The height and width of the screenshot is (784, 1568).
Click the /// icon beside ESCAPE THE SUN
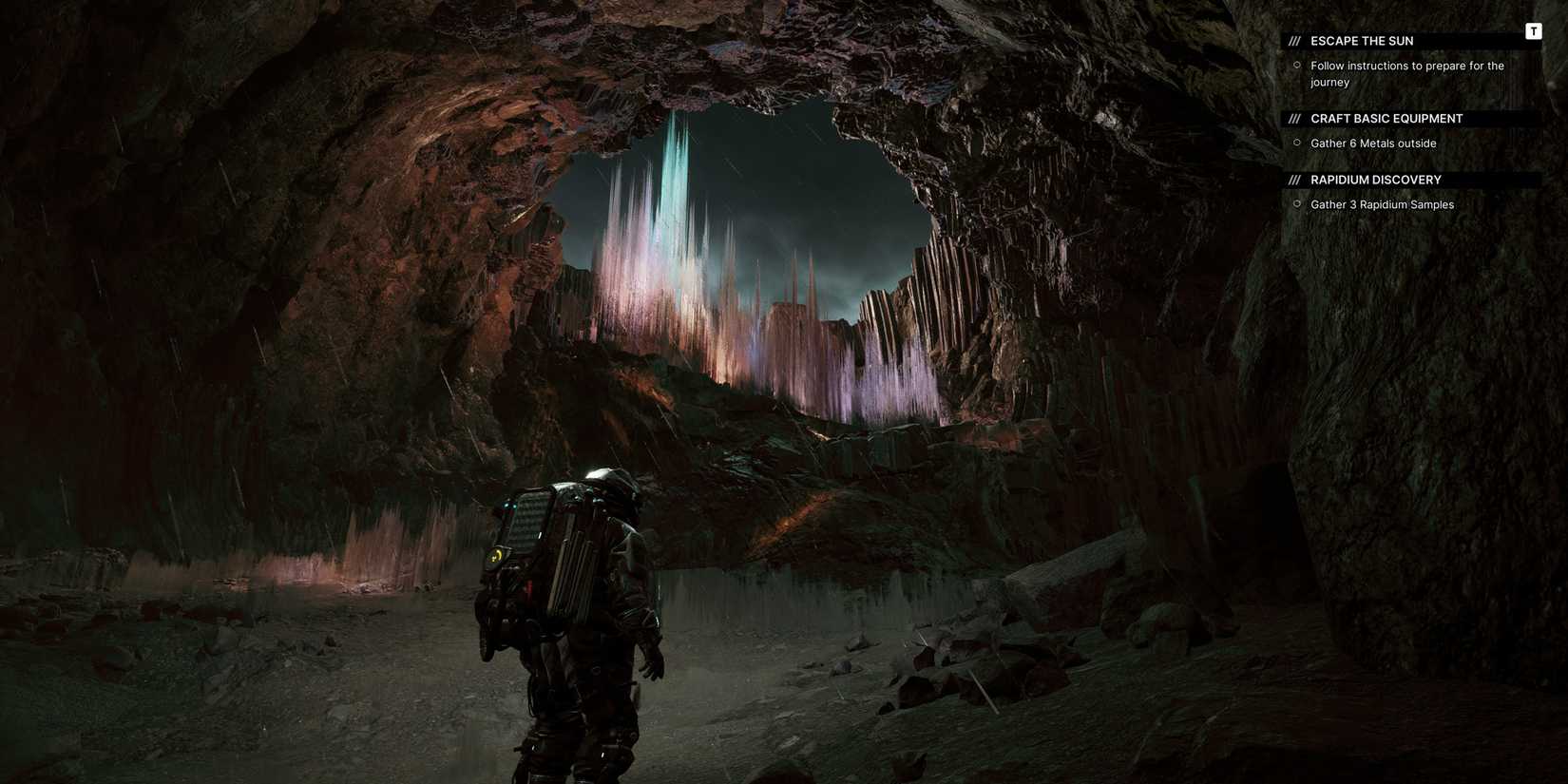[1295, 40]
